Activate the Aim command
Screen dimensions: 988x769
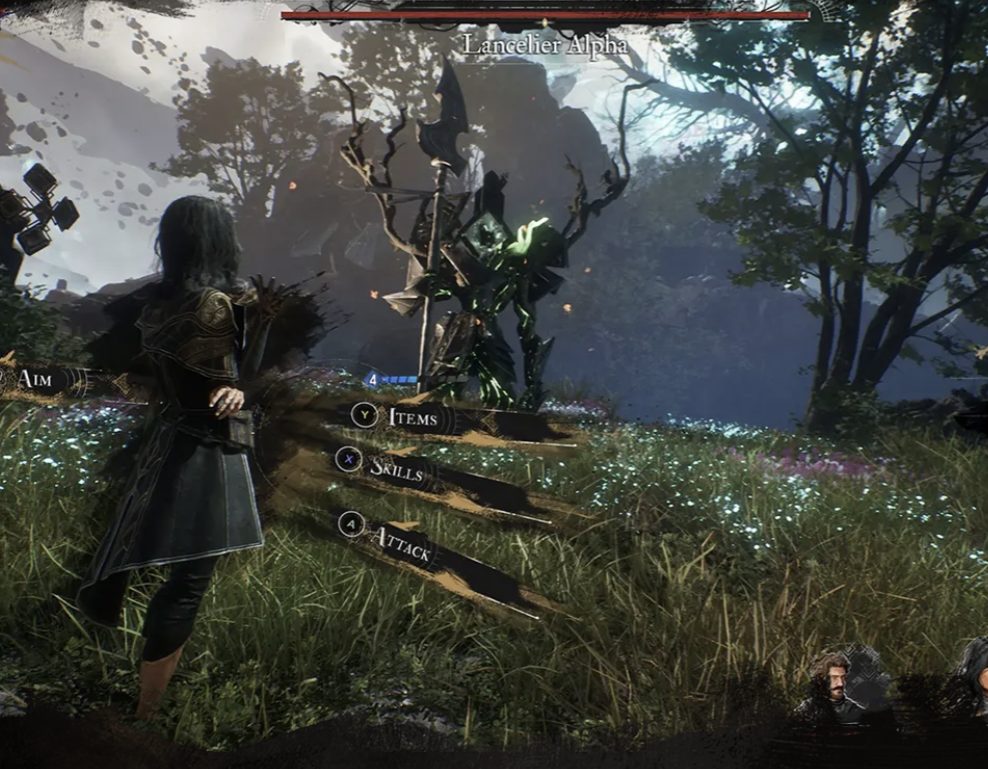pyautogui.click(x=35, y=379)
